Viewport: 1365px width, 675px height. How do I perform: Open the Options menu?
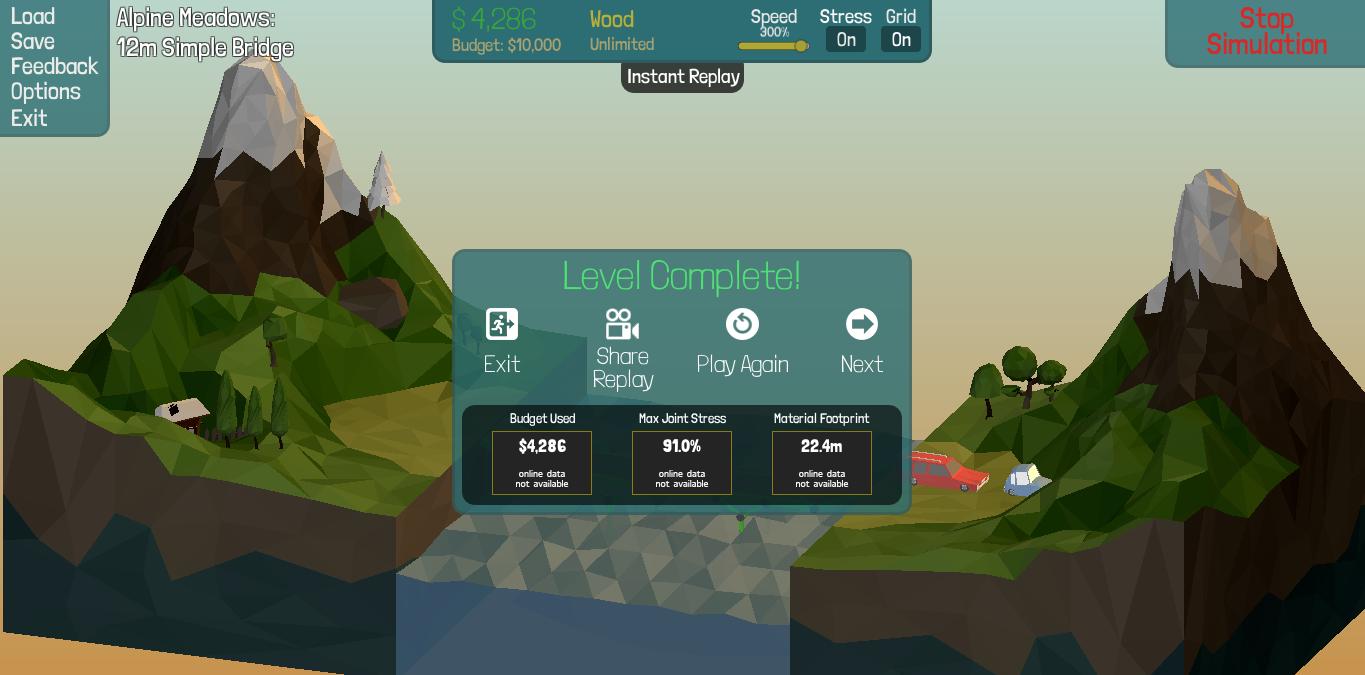coord(45,91)
